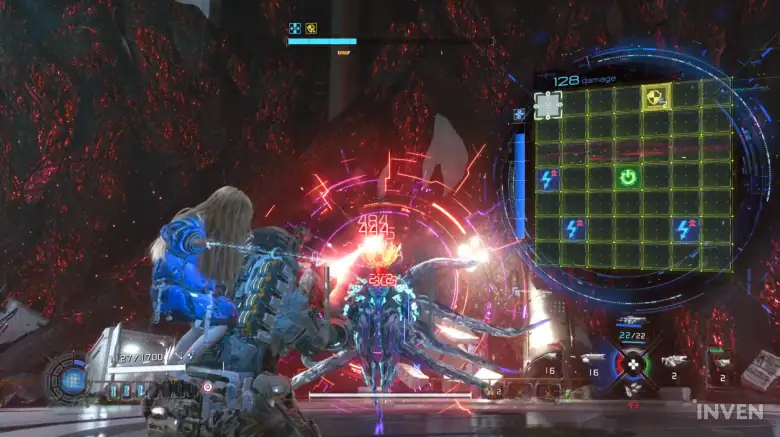Viewport: 780px width, 437px height.
Task: Click the yellow shield status icon above the boss bar
Action: (x=311, y=29)
